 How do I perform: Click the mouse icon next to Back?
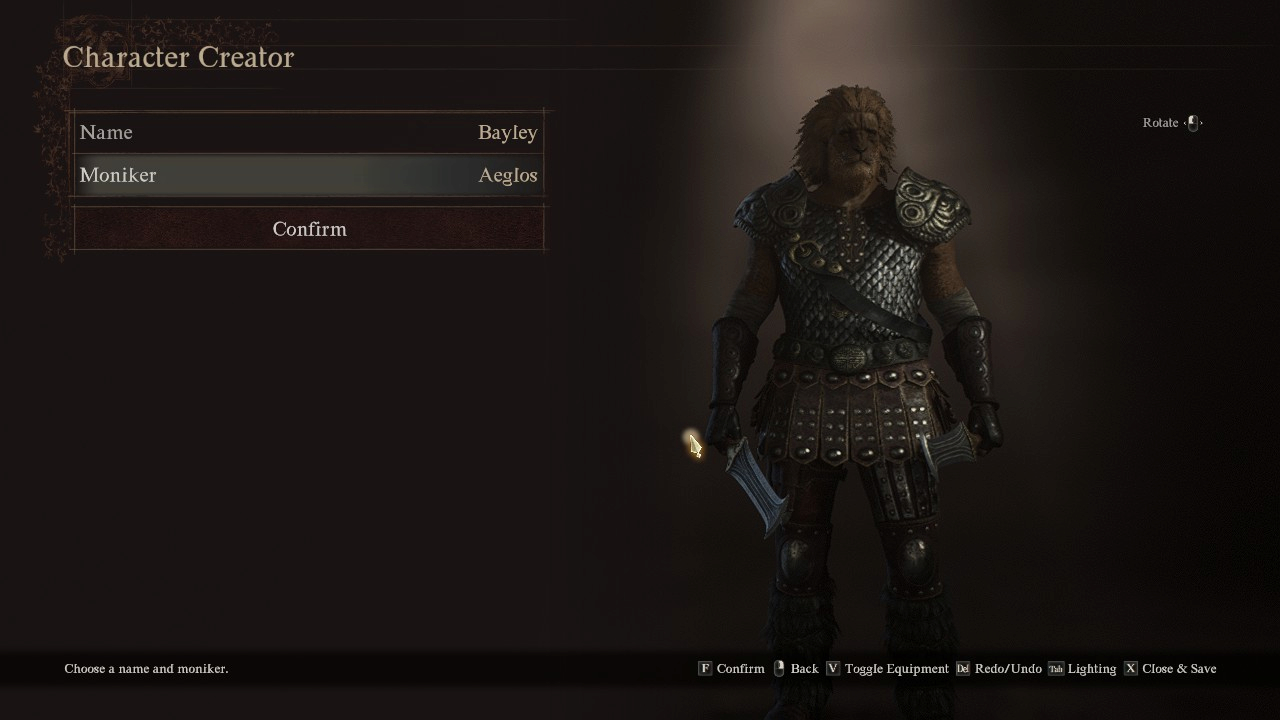(x=779, y=668)
